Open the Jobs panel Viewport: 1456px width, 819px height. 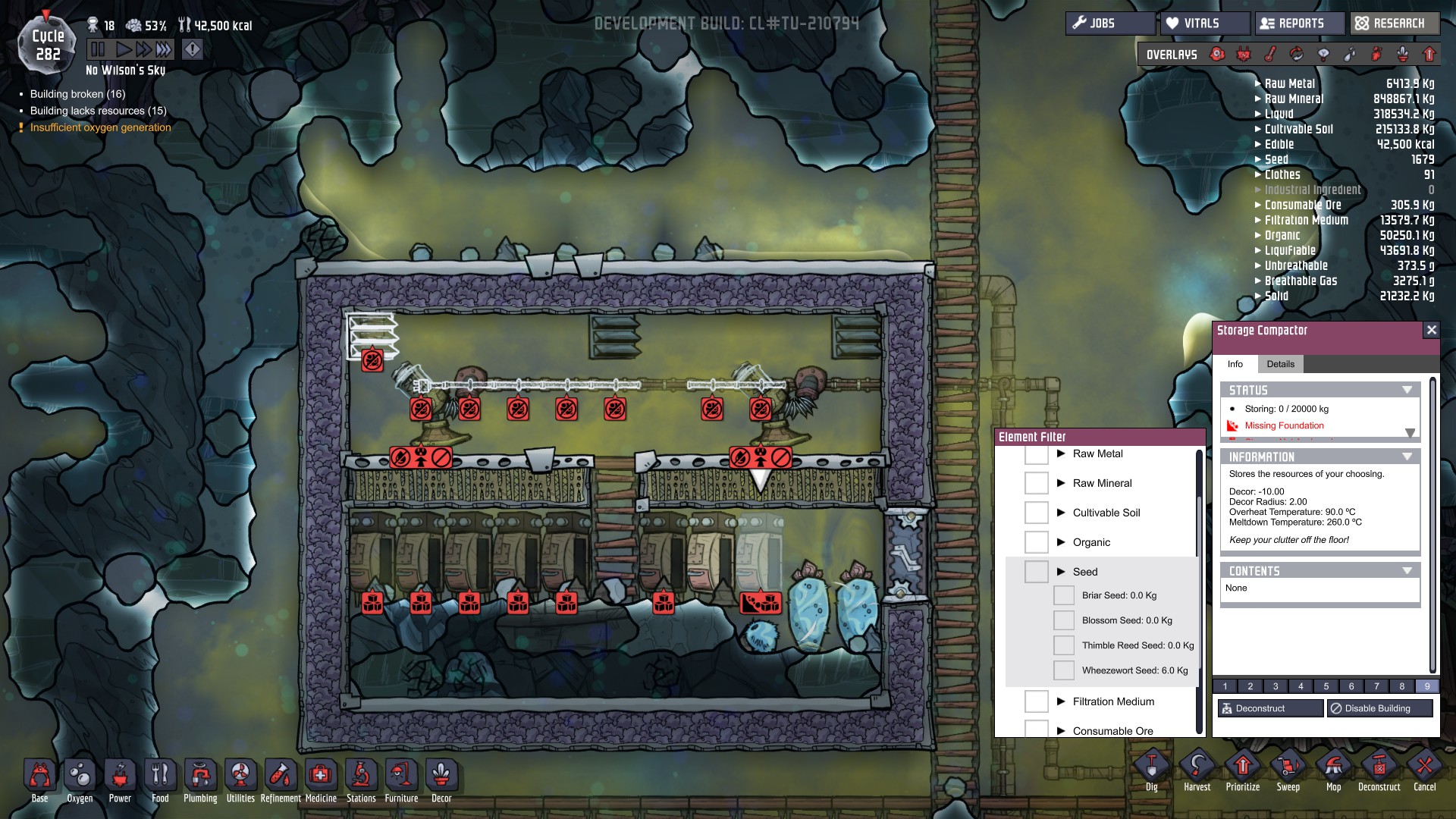[x=1109, y=24]
